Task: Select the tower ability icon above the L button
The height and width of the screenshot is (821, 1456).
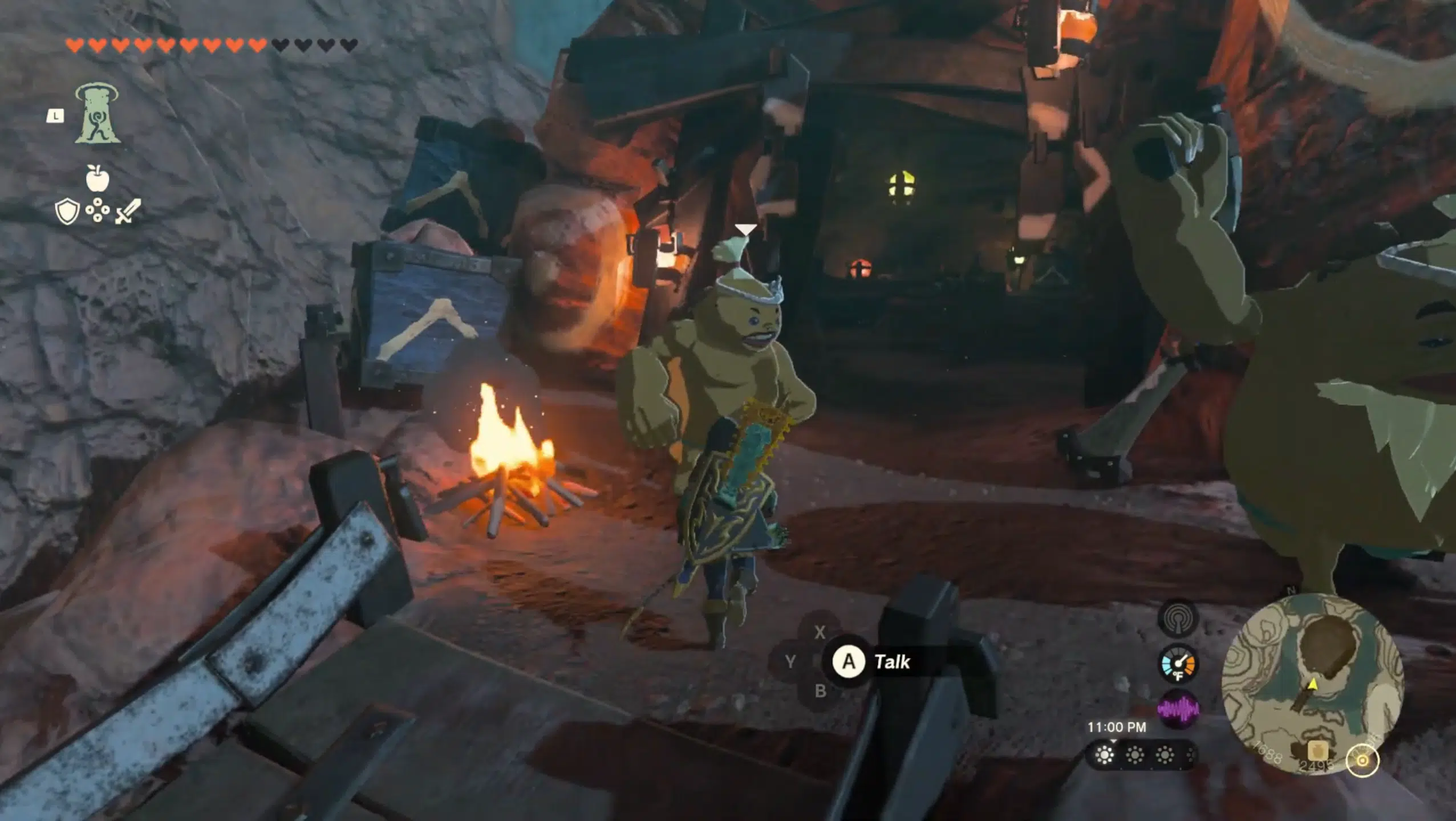Action: tap(98, 114)
